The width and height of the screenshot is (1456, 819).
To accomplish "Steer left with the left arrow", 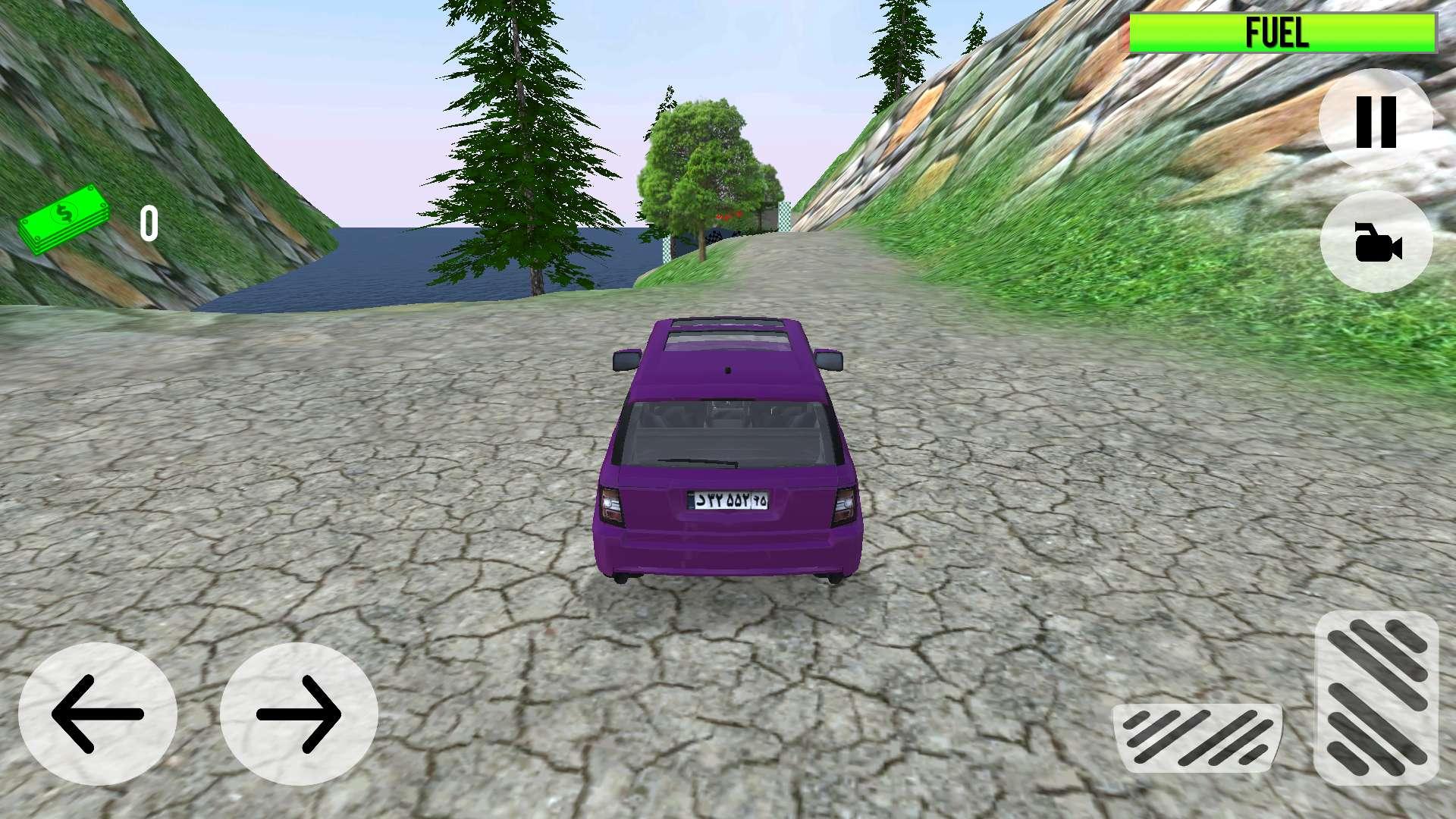I will [97, 714].
